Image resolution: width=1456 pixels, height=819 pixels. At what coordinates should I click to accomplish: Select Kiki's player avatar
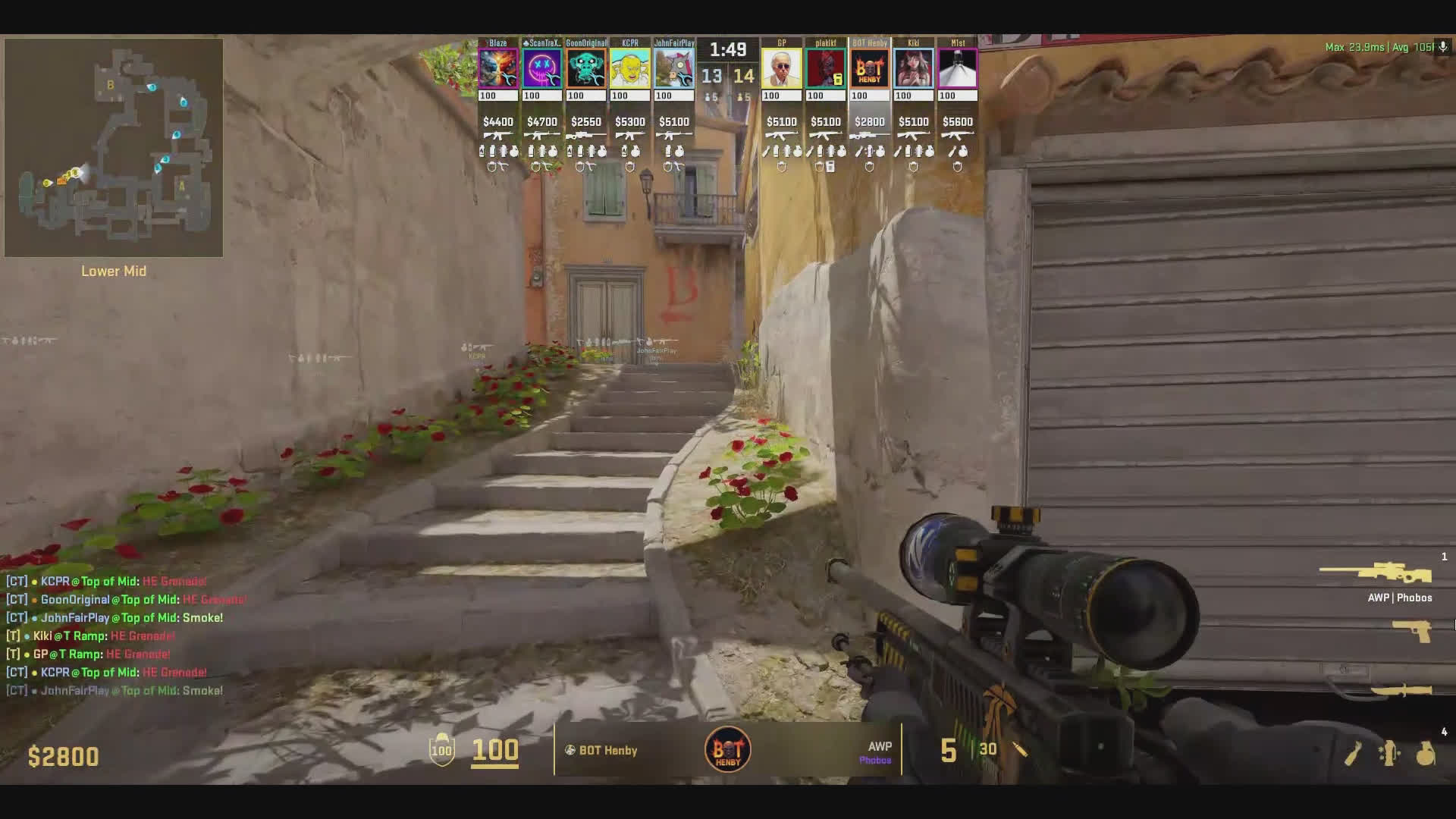tap(914, 69)
